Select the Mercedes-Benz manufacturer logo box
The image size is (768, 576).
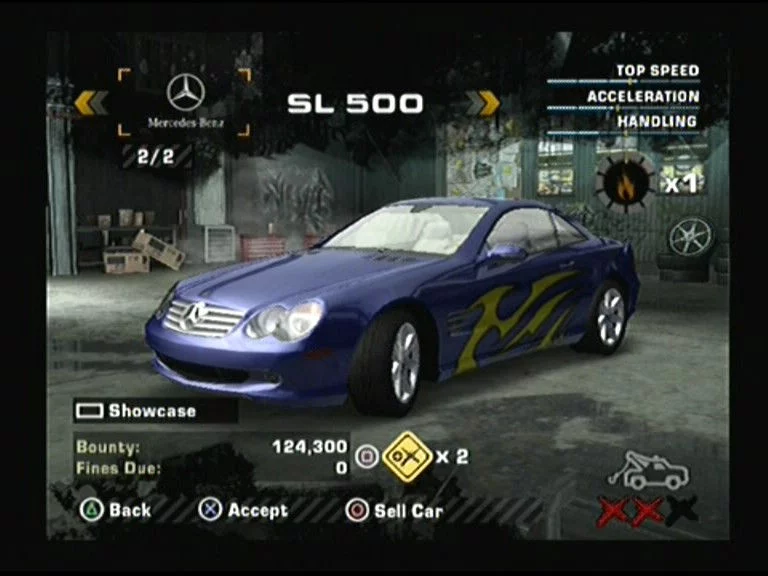click(186, 102)
